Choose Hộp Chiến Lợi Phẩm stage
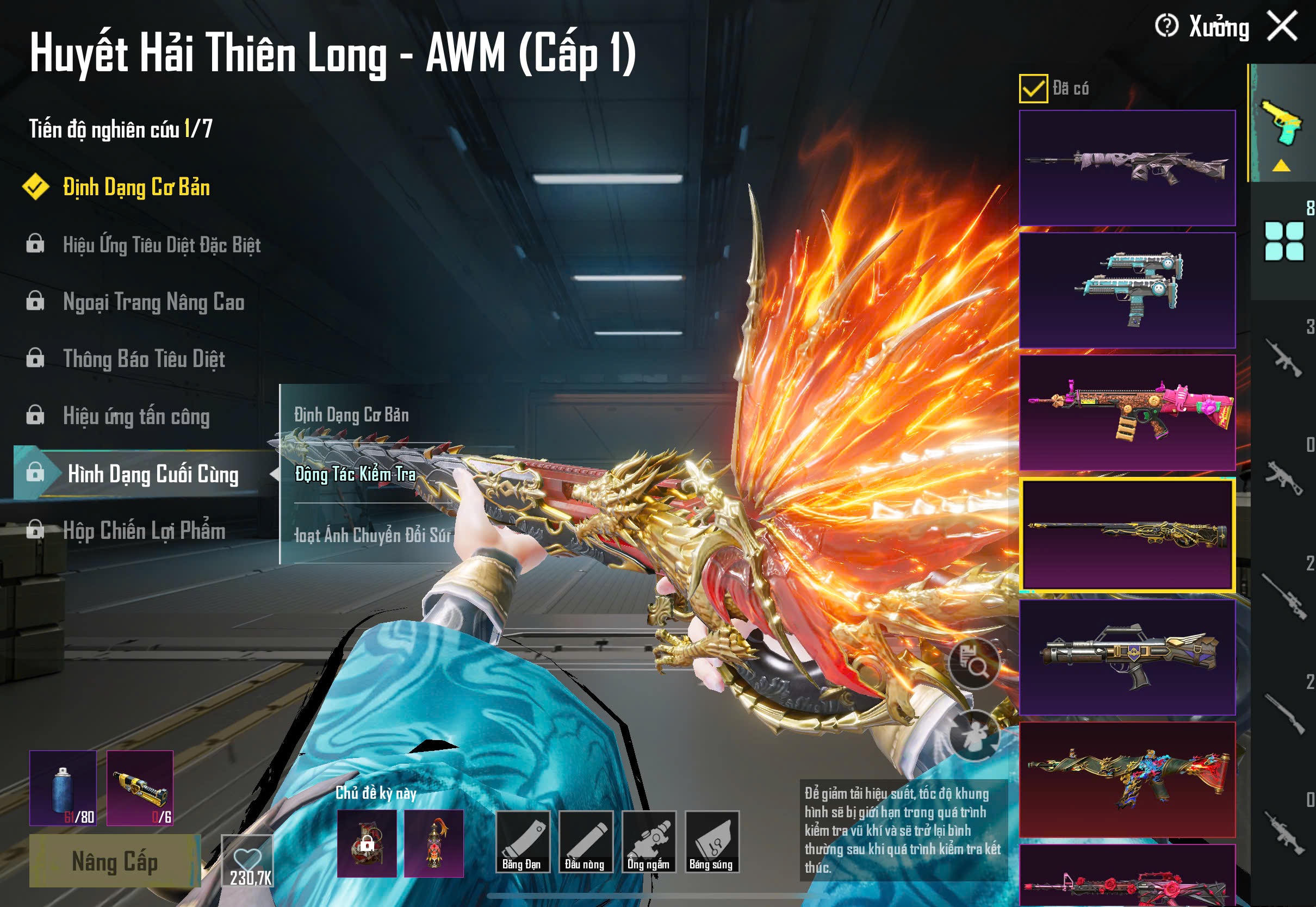The height and width of the screenshot is (907, 1316). 144,531
